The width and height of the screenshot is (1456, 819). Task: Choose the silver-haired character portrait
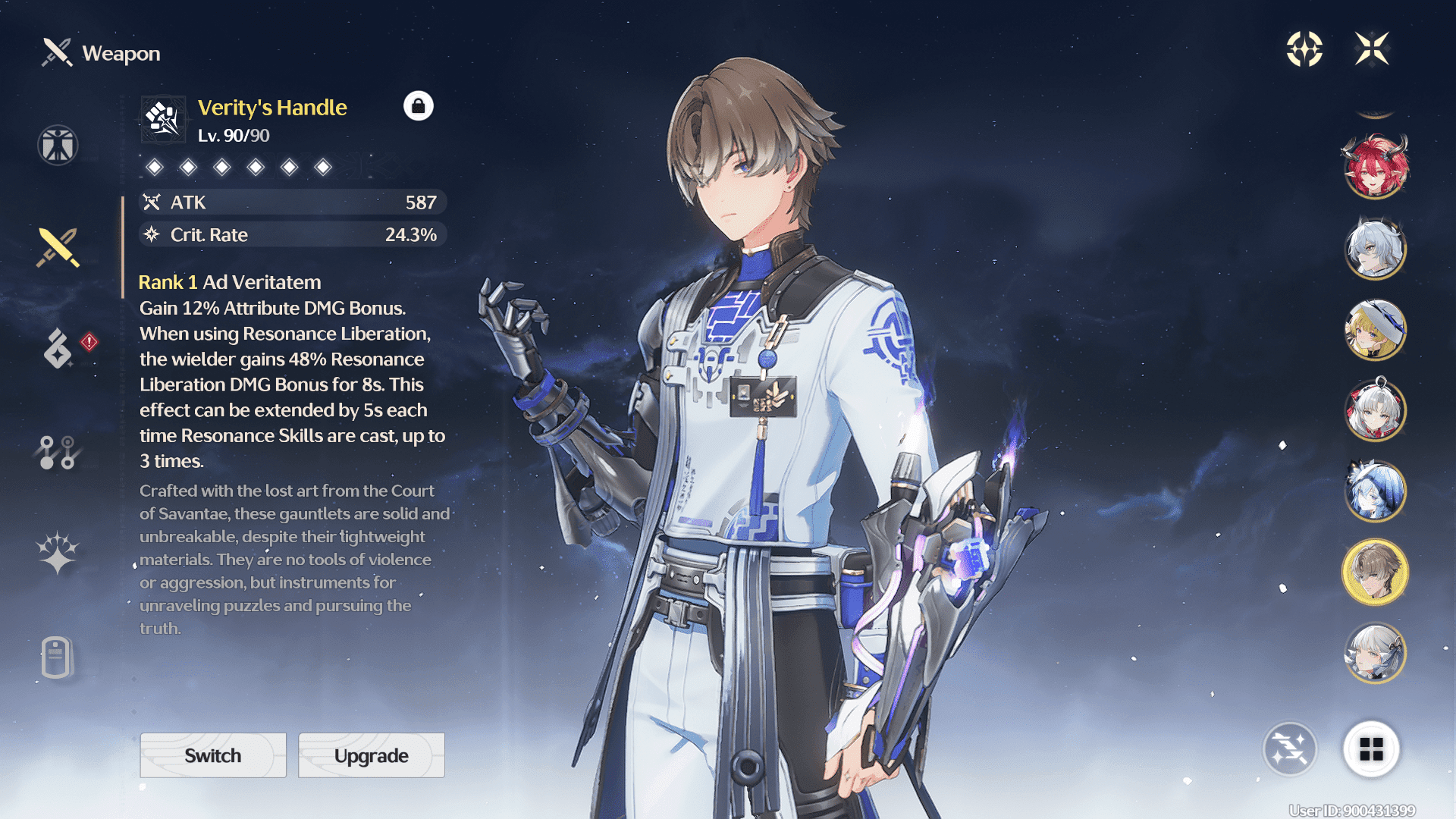point(1375,248)
